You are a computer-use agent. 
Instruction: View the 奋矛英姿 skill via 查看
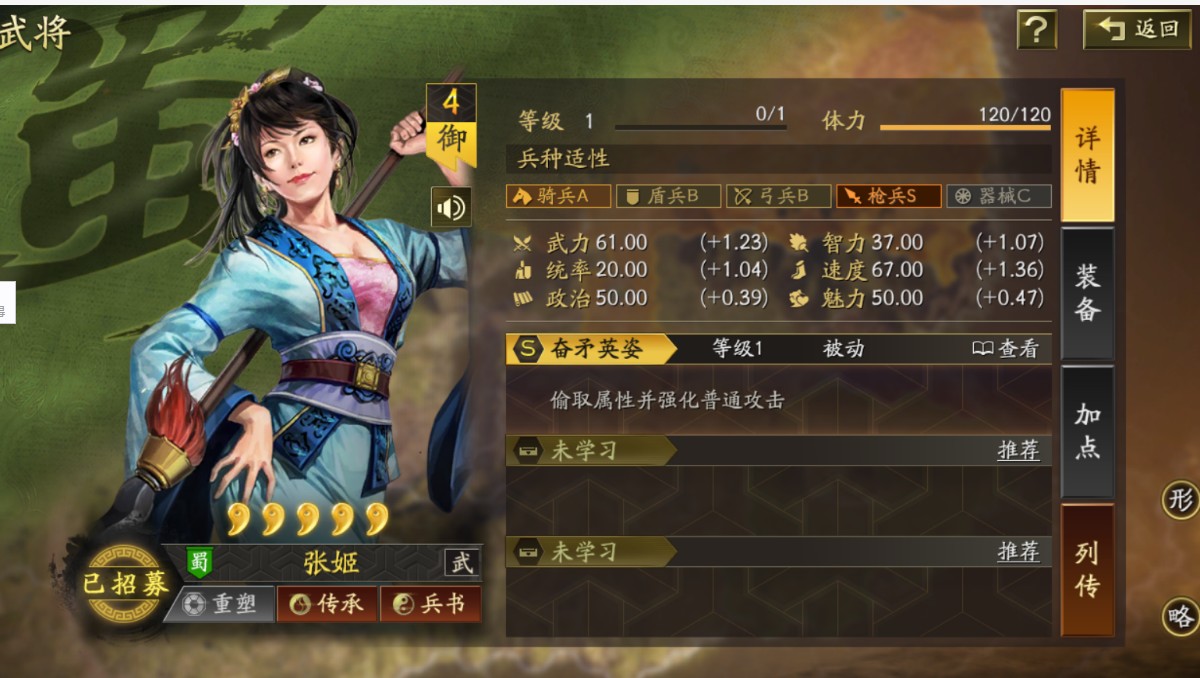point(1006,349)
